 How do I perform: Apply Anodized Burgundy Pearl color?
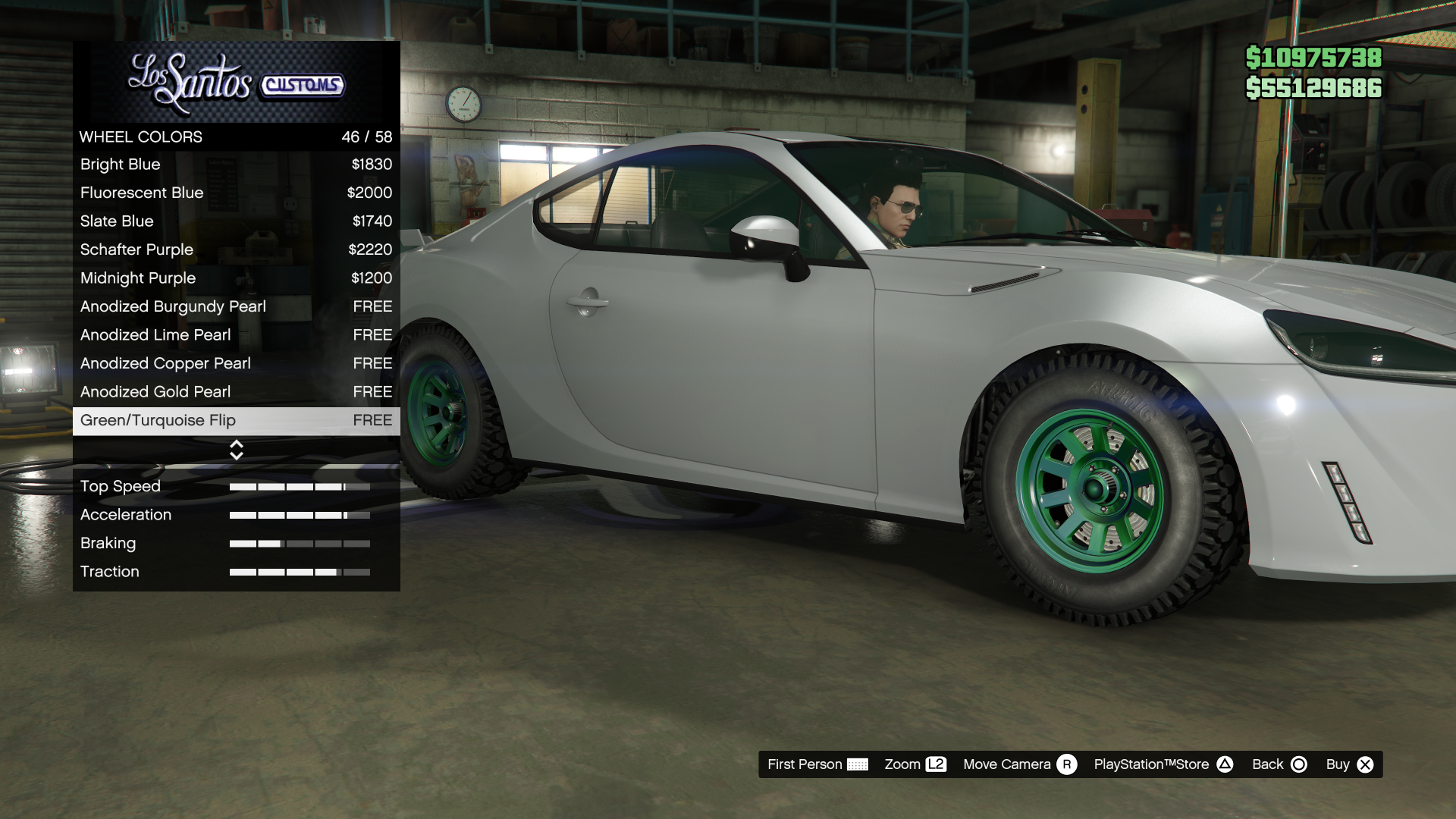coord(236,306)
